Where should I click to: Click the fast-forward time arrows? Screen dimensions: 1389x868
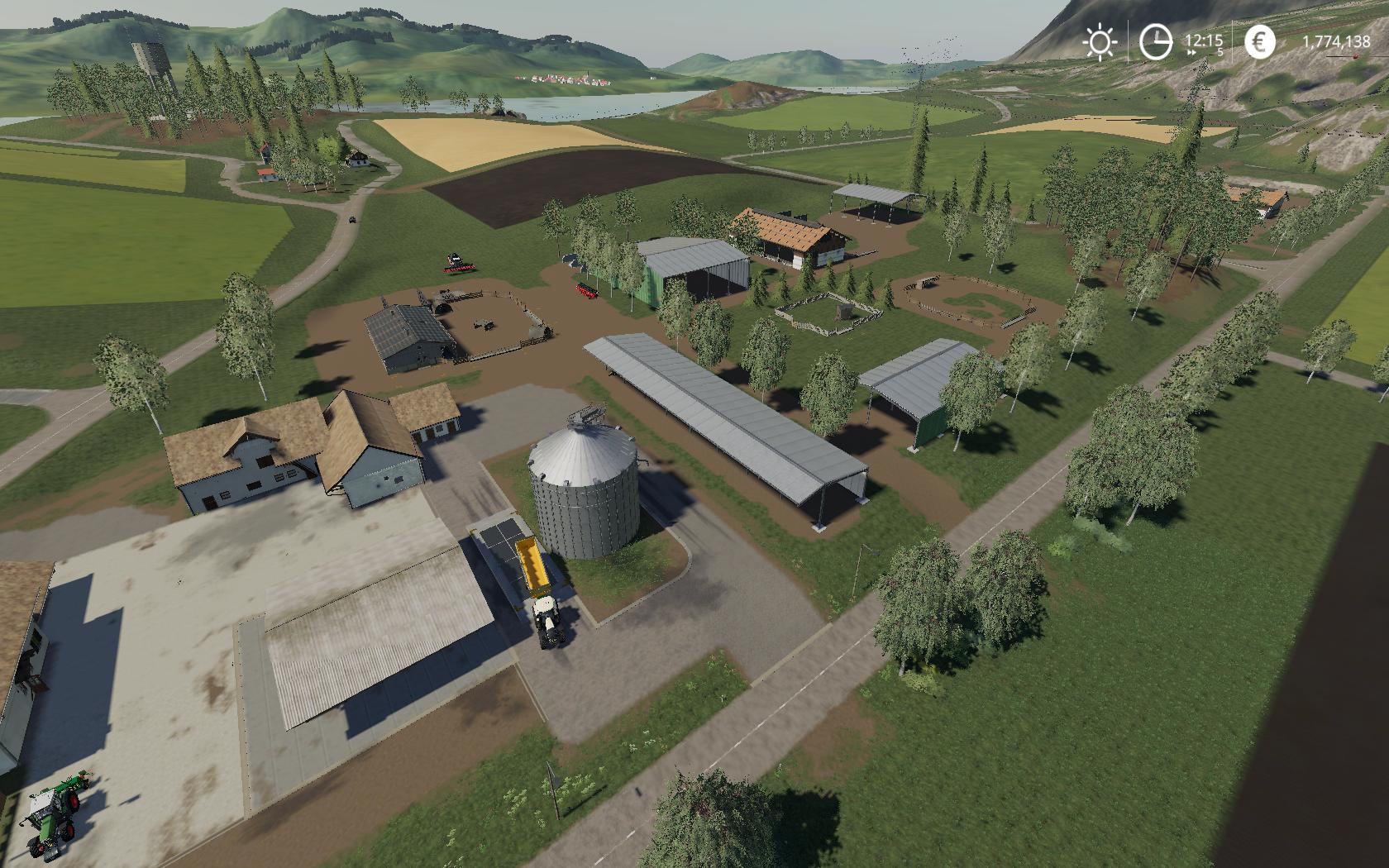point(1191,51)
